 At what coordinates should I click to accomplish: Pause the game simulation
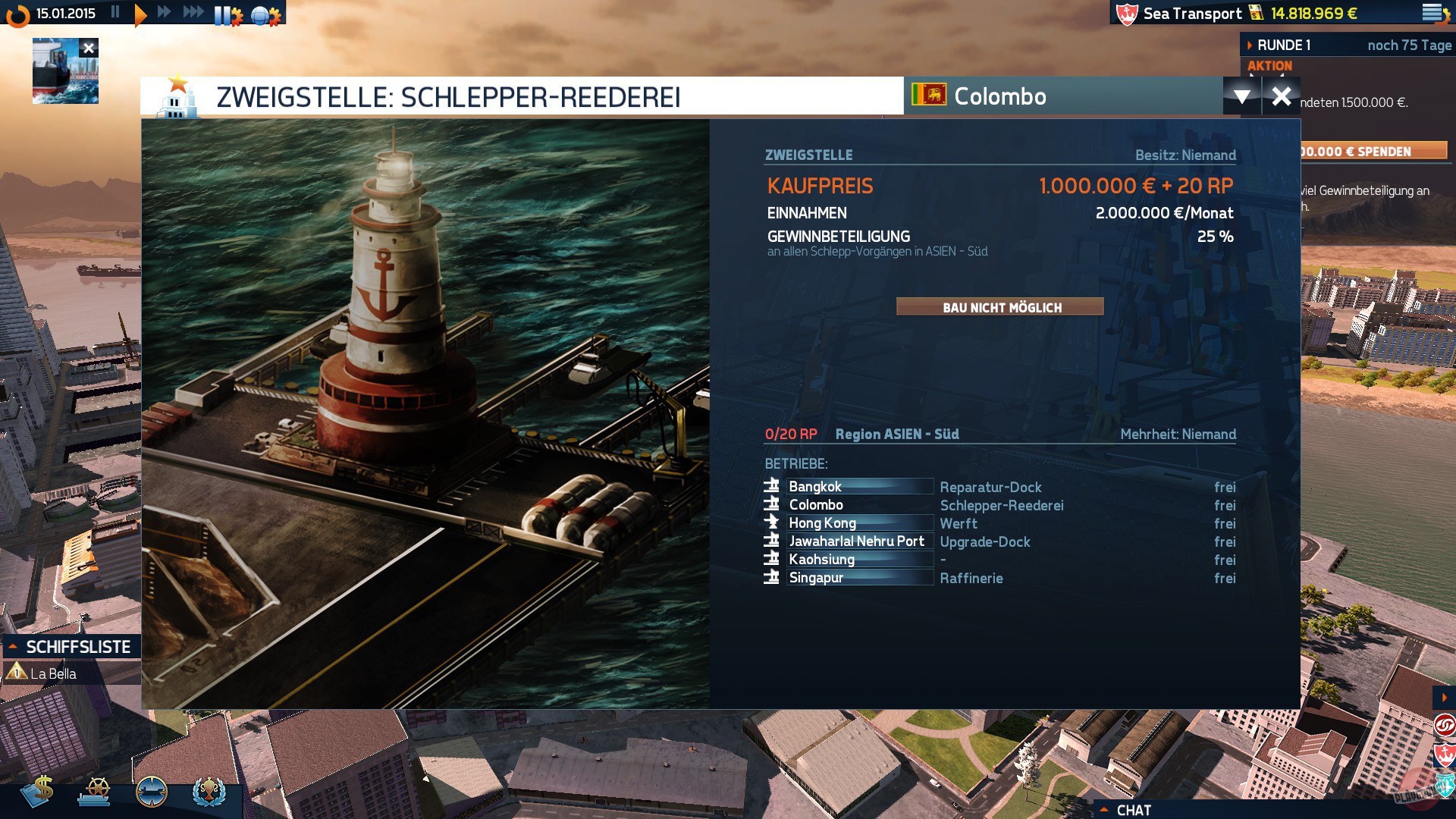coord(115,12)
